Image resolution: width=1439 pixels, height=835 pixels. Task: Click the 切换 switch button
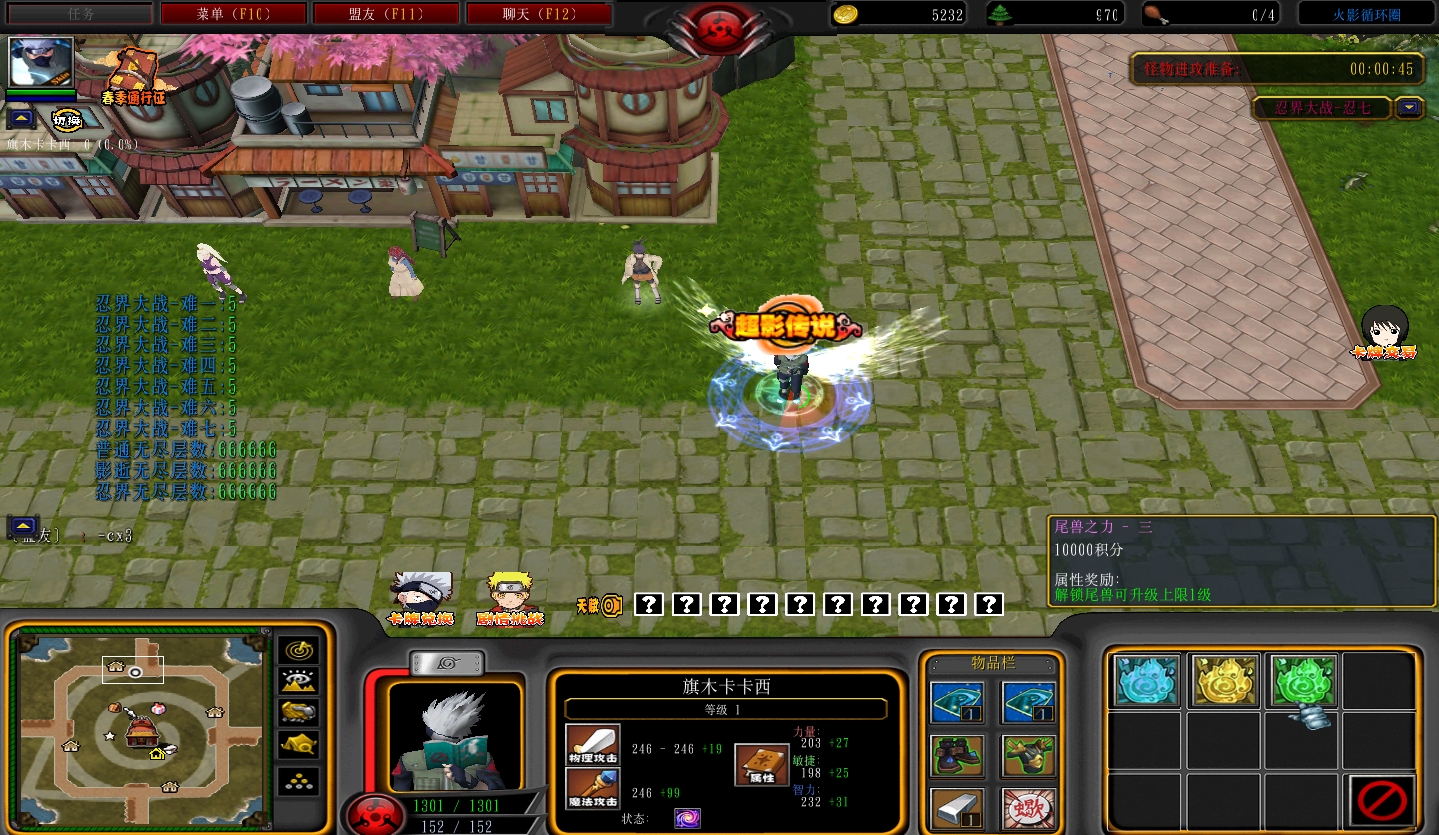point(67,120)
